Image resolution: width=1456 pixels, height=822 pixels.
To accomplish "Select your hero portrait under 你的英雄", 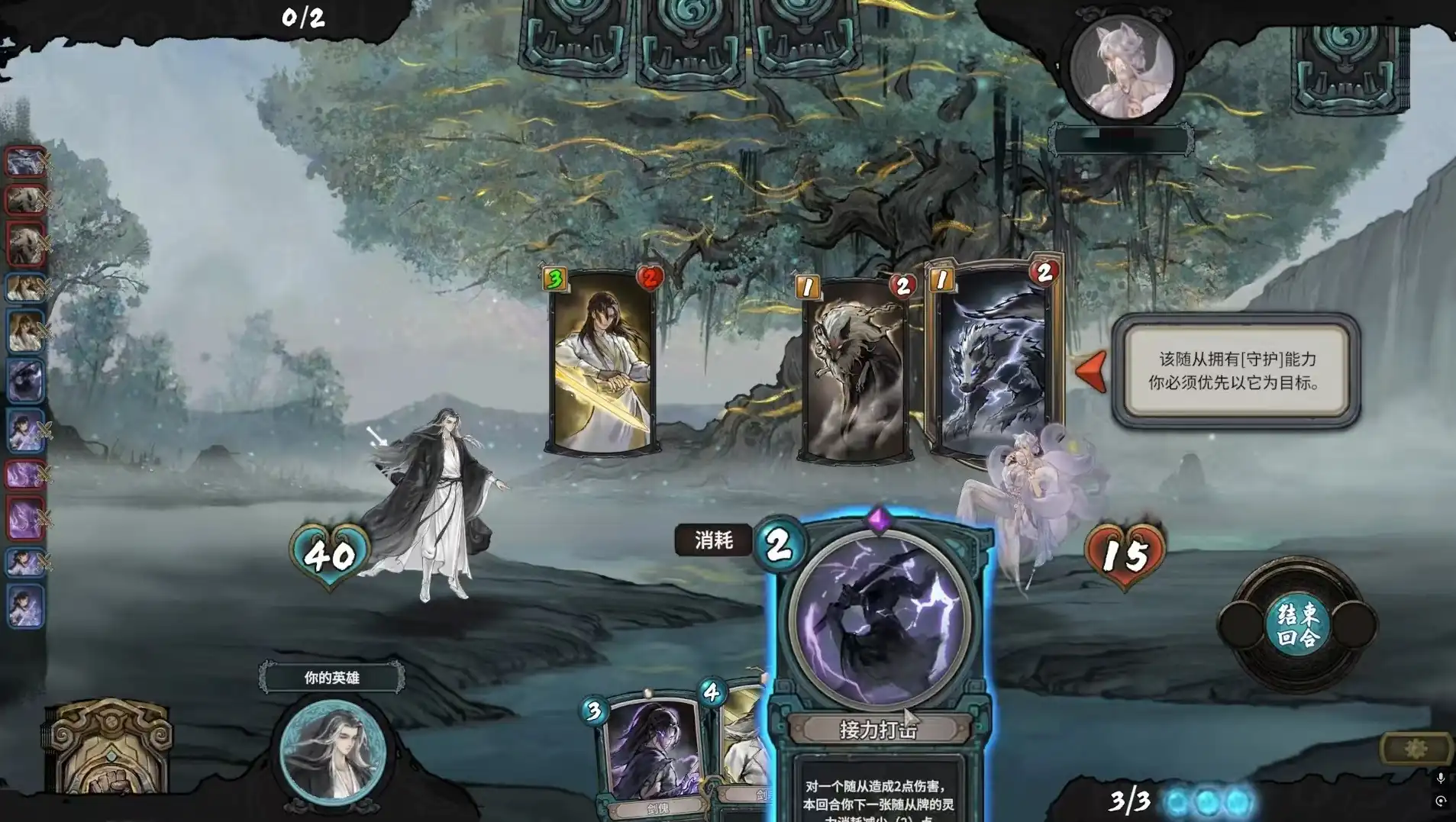I will [x=332, y=750].
